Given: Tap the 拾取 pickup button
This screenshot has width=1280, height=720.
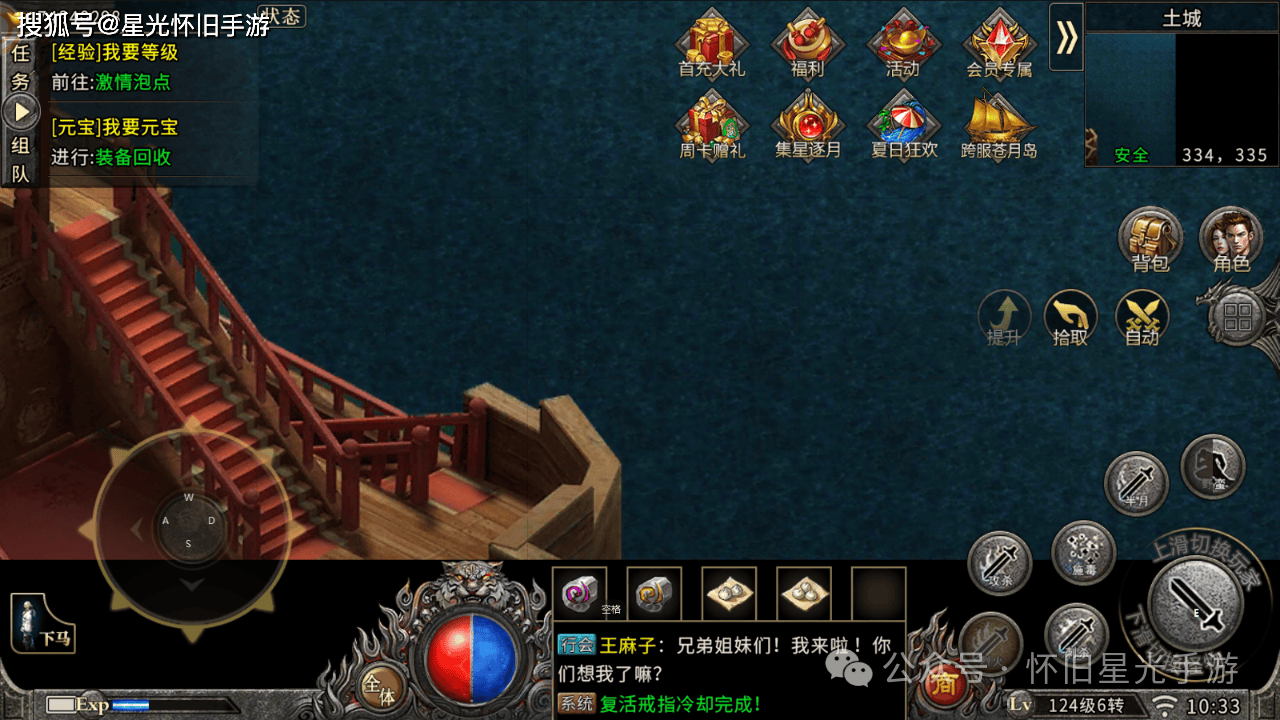Looking at the screenshot, I should [1070, 318].
